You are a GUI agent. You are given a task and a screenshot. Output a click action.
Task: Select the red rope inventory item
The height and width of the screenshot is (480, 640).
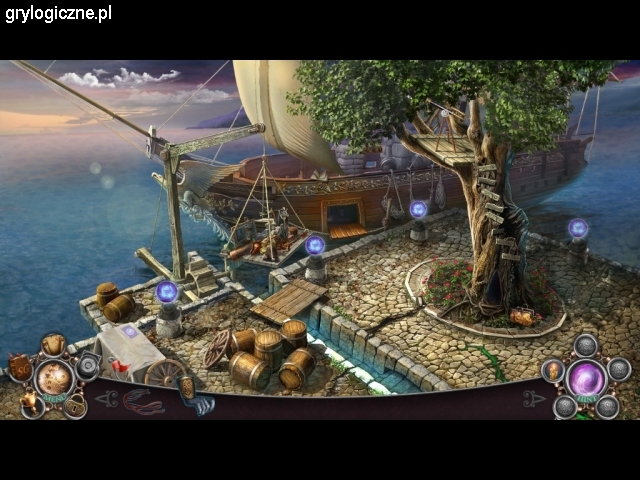[142, 401]
